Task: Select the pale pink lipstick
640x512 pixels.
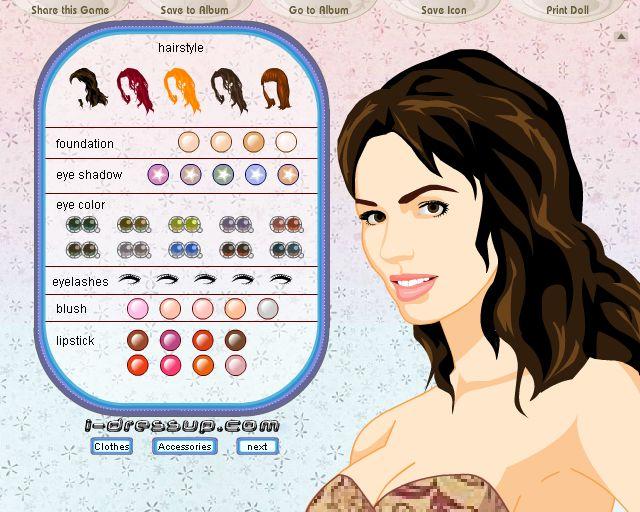Action: 235,365
